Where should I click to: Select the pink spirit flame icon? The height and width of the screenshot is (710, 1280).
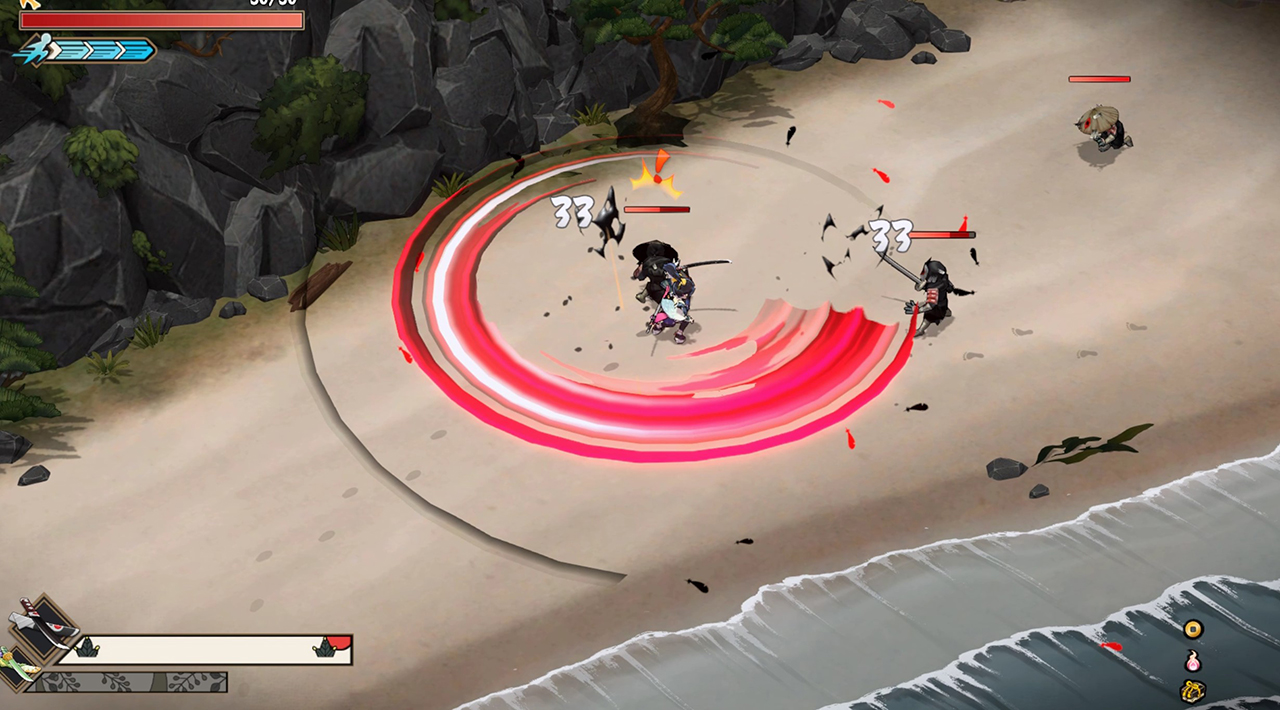(x=1192, y=660)
